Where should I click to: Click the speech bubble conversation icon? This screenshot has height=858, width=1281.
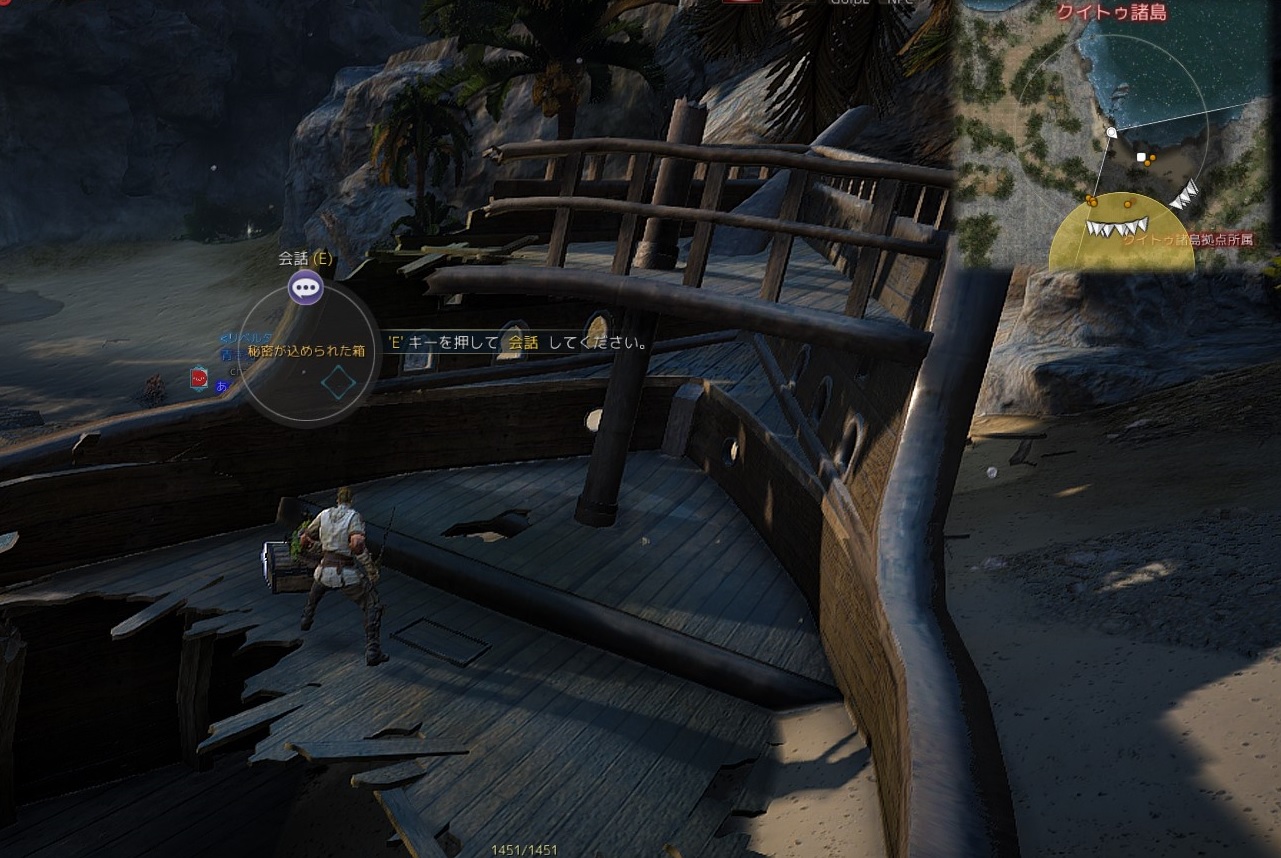[x=305, y=289]
